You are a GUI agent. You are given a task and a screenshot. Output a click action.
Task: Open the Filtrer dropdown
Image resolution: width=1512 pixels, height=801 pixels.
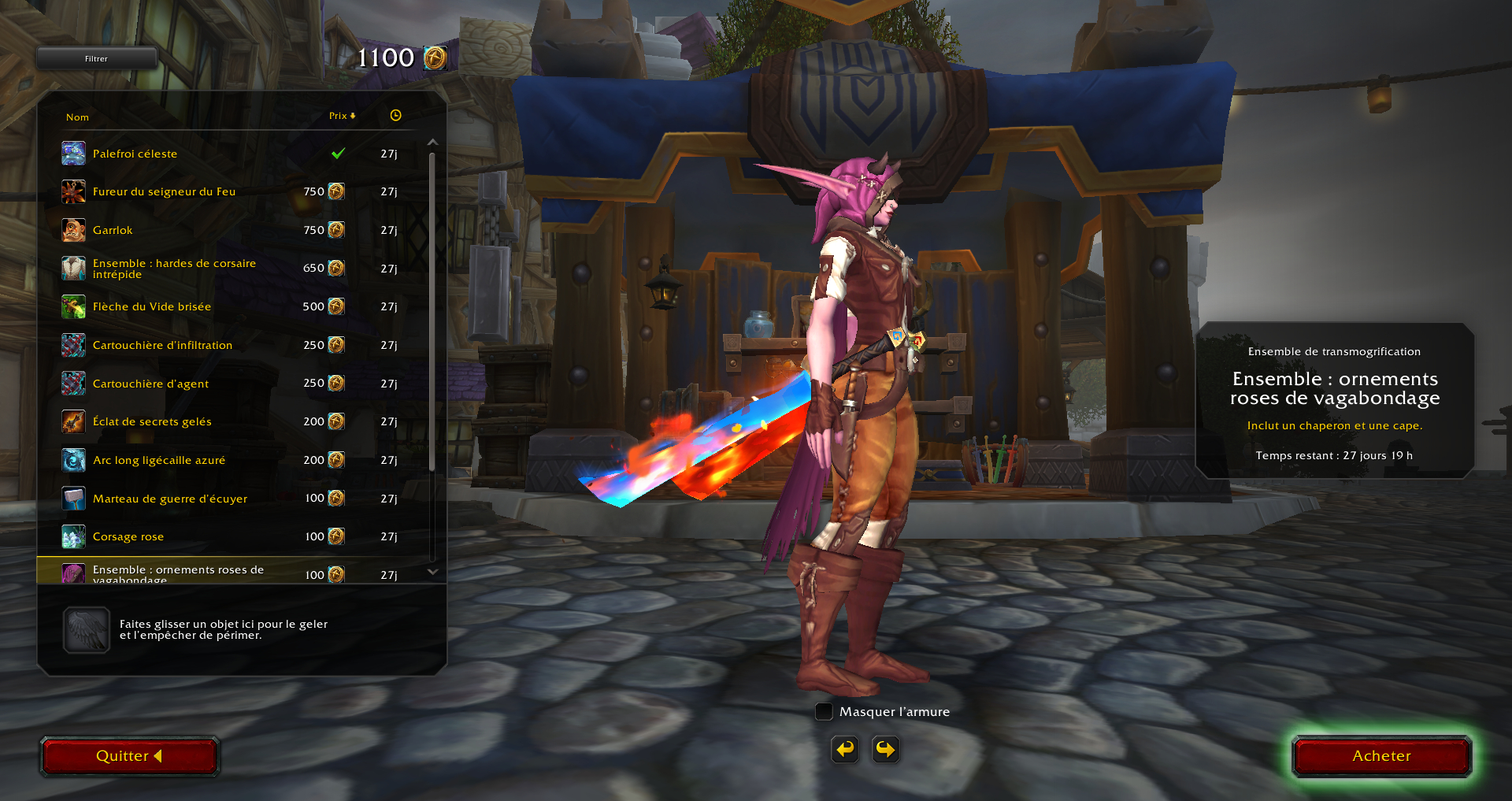click(x=96, y=59)
